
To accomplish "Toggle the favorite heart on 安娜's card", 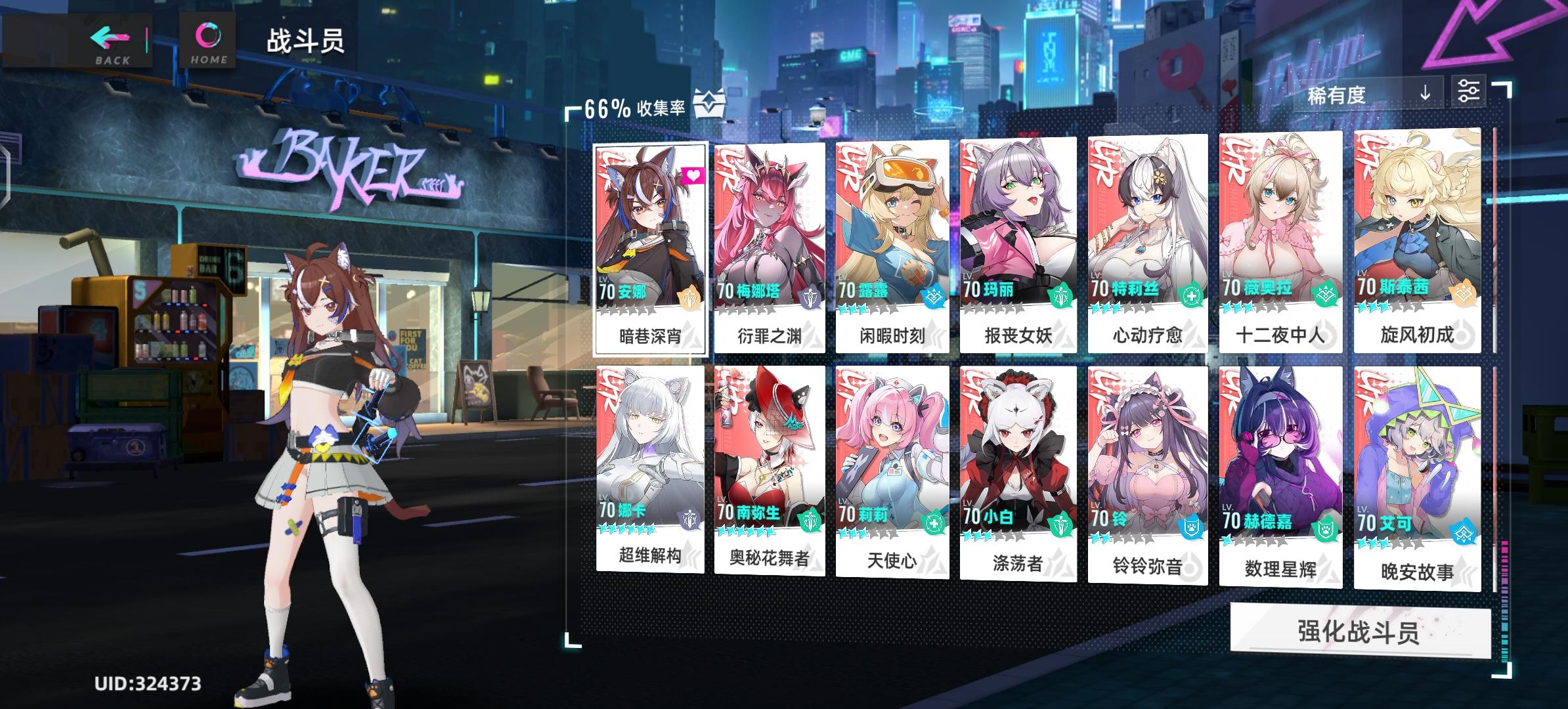I will pyautogui.click(x=693, y=173).
